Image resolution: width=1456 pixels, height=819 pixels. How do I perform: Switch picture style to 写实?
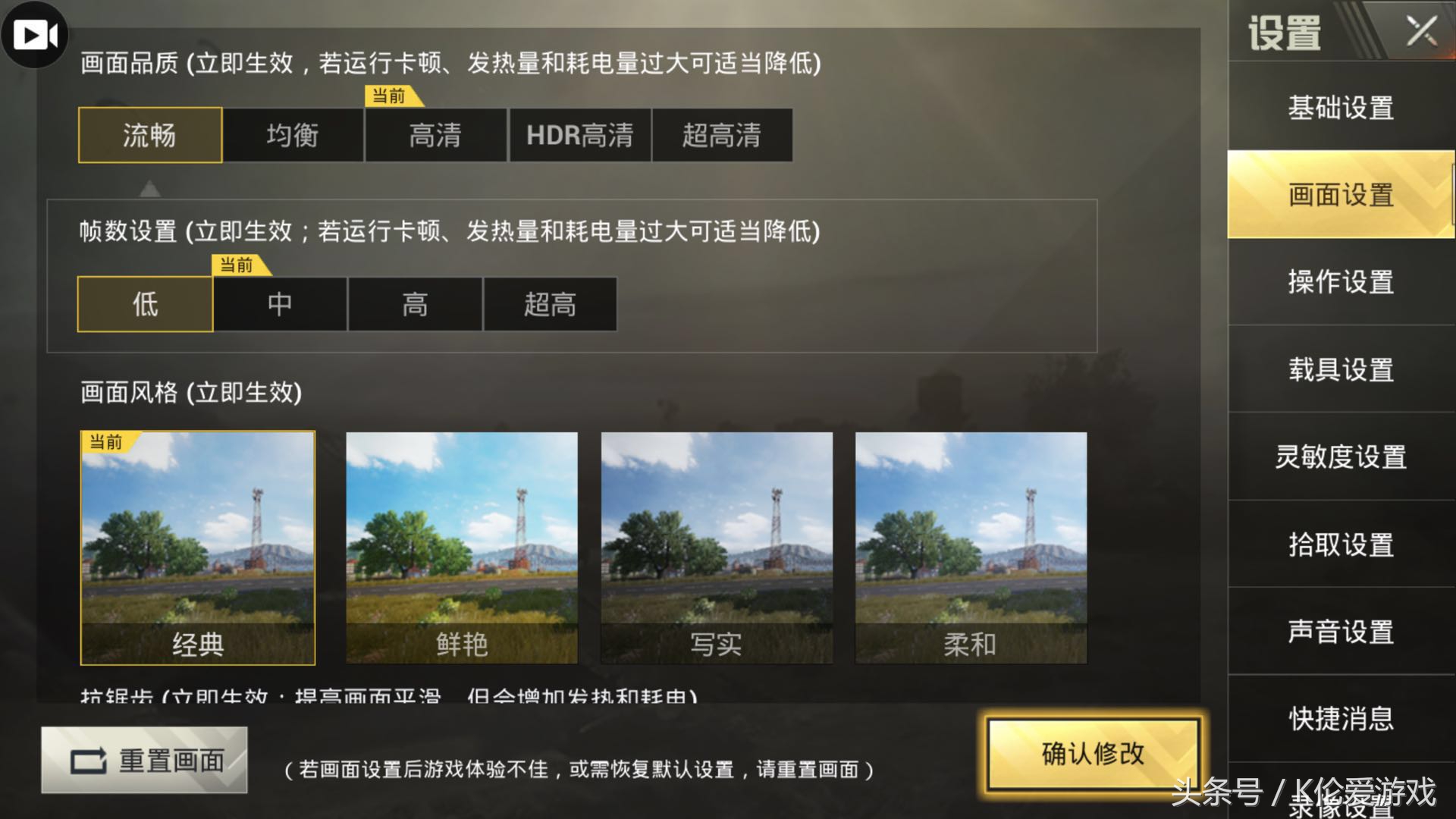point(717,546)
